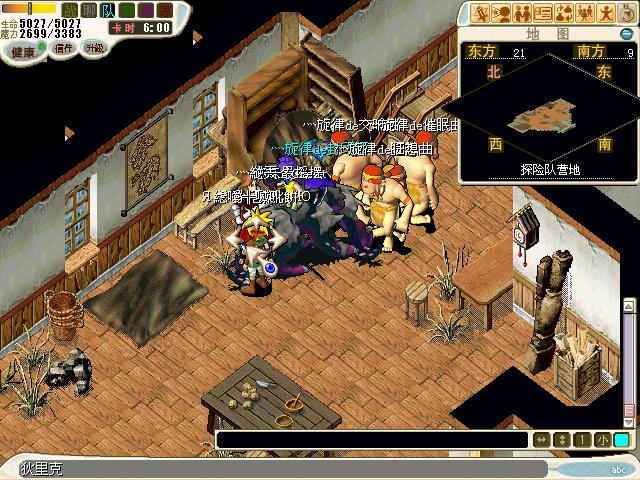
Task: Open the name card icon
Action: pyautogui.click(x=543, y=13)
